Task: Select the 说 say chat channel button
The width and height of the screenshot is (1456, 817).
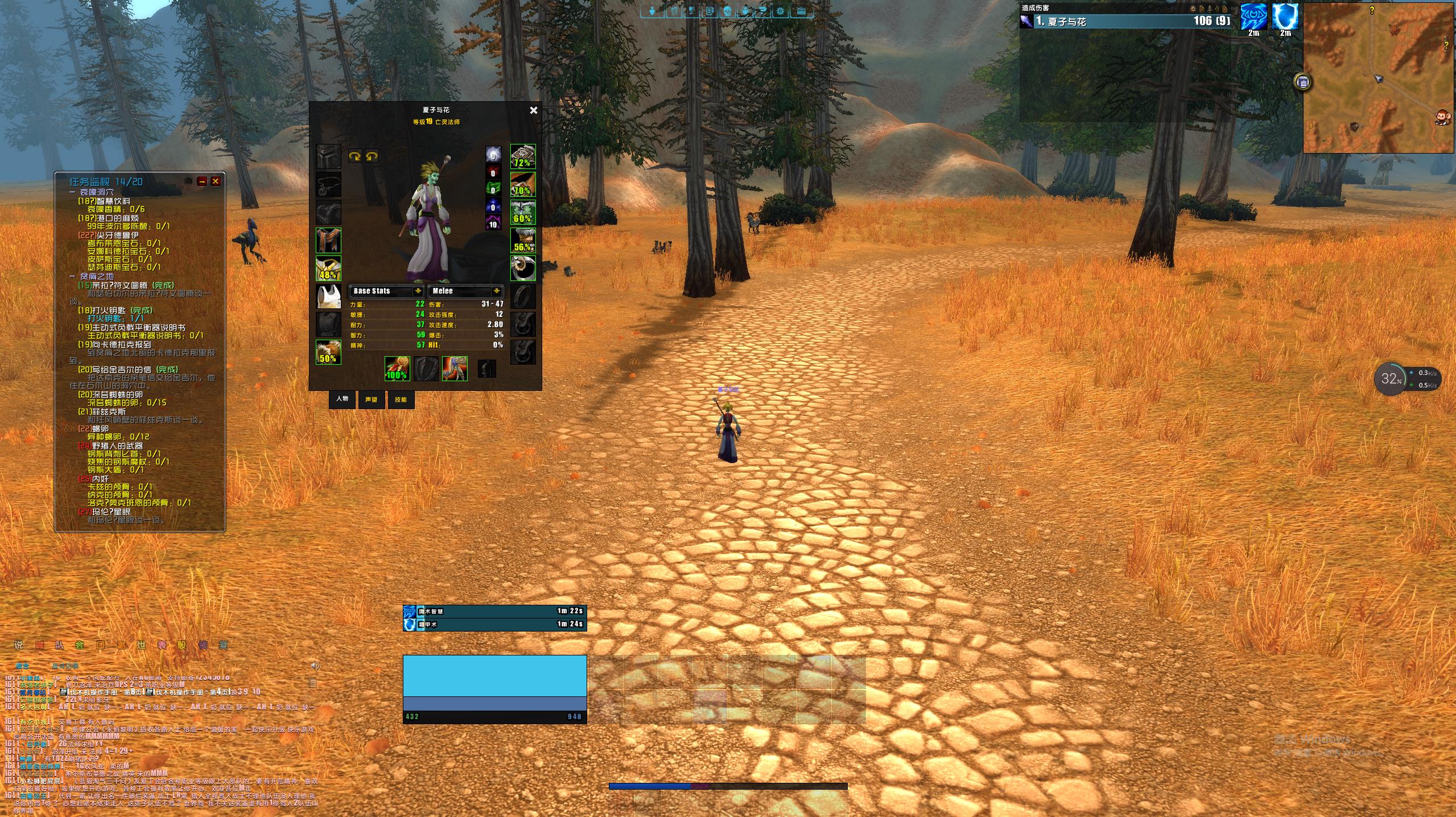Action: pyautogui.click(x=19, y=645)
